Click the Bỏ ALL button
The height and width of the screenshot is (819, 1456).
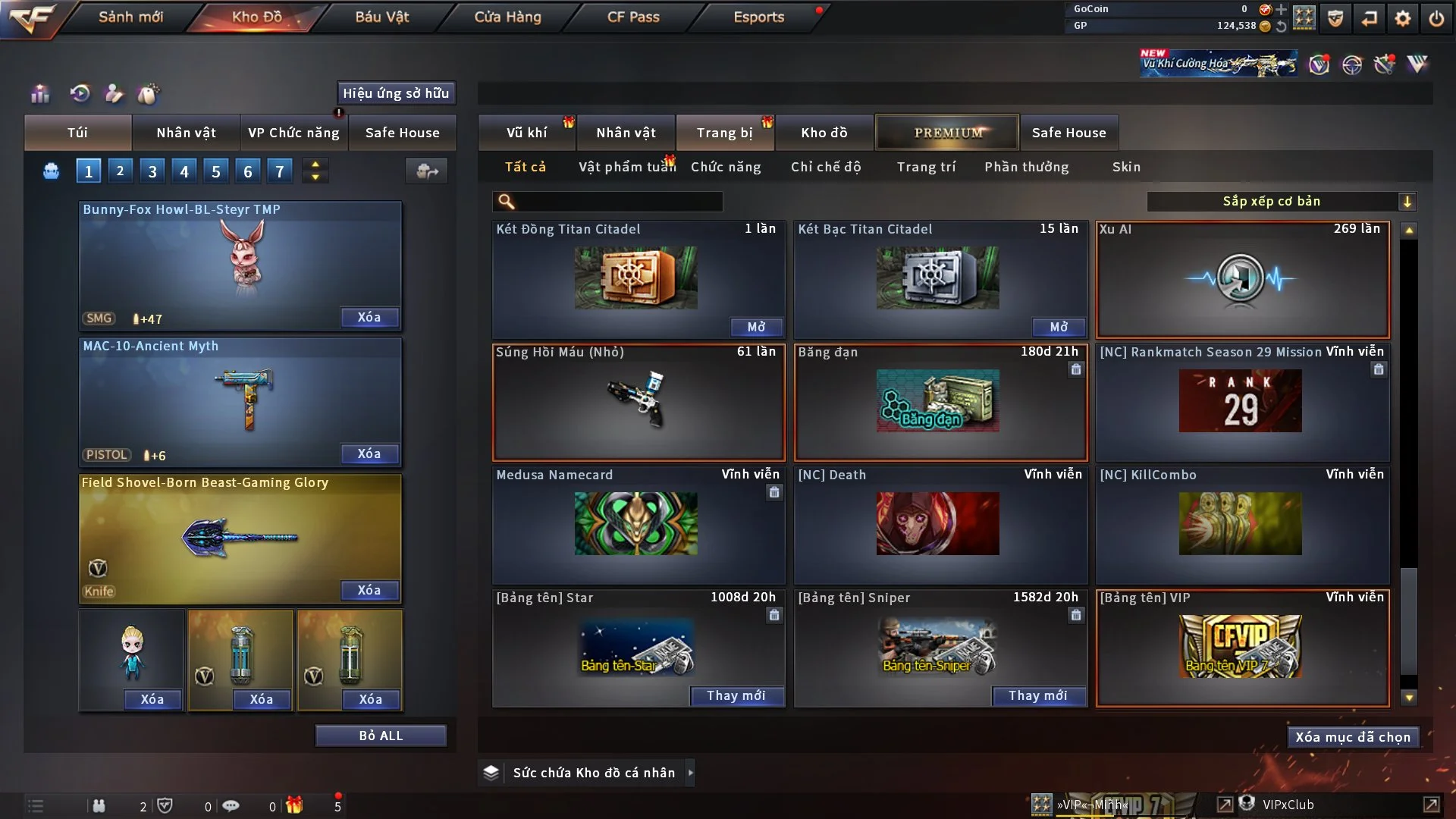click(381, 736)
